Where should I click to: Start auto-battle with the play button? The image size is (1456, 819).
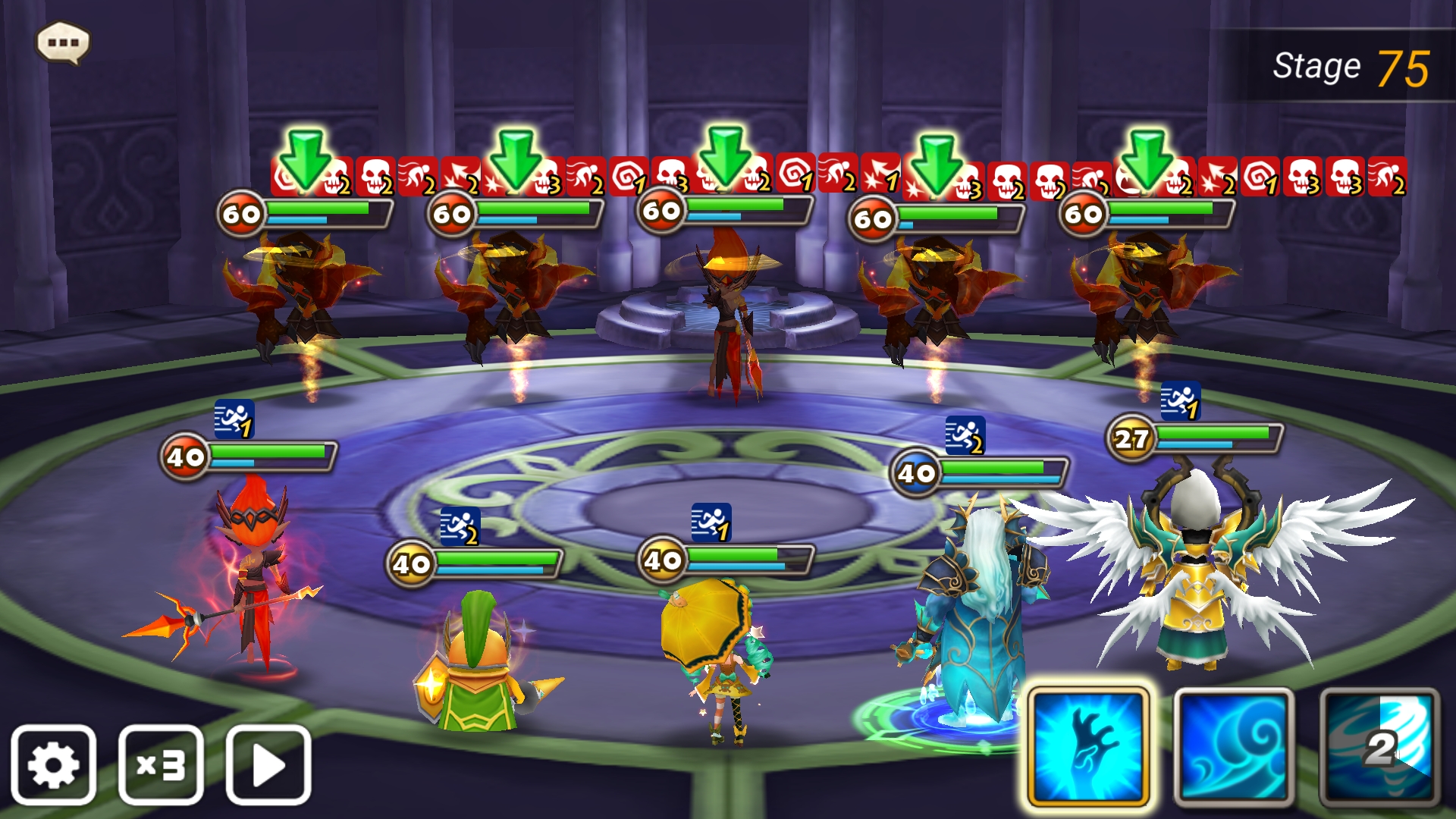point(268,764)
